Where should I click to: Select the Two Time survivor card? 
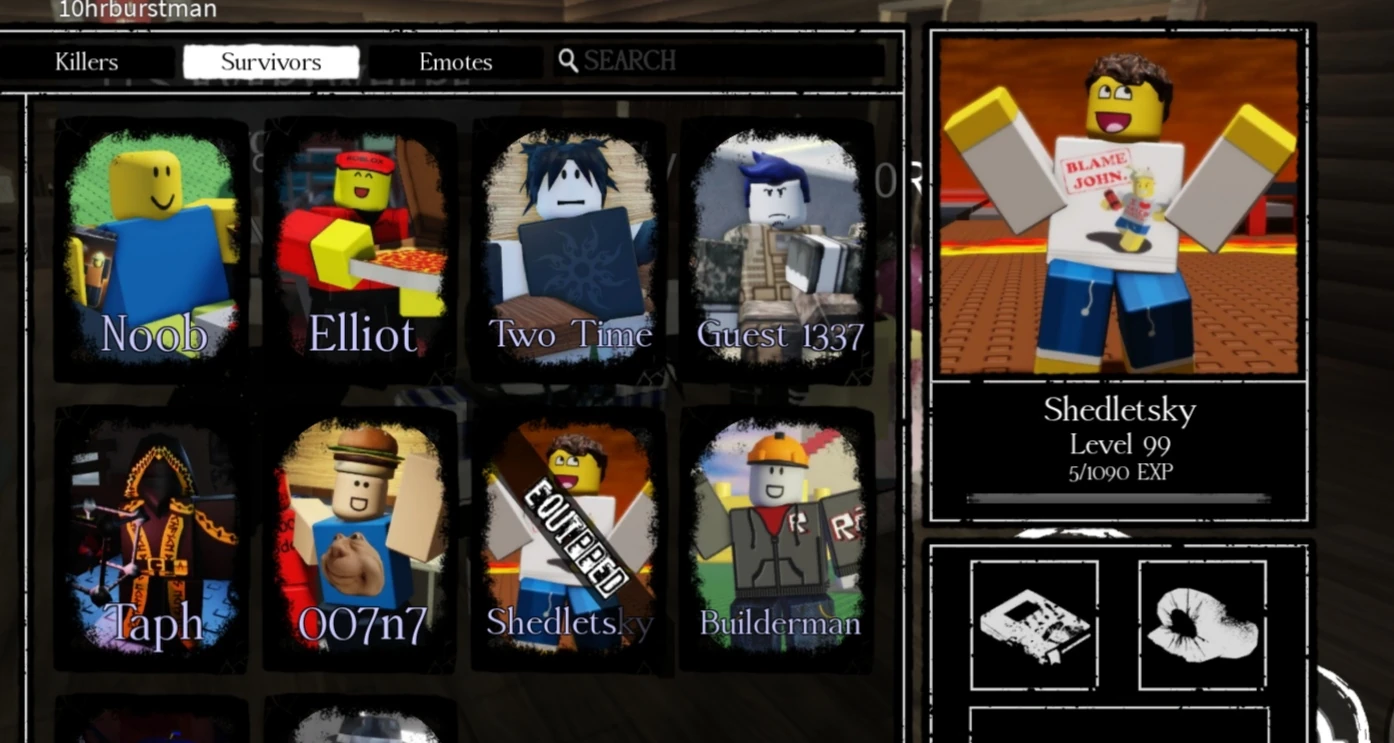[568, 250]
